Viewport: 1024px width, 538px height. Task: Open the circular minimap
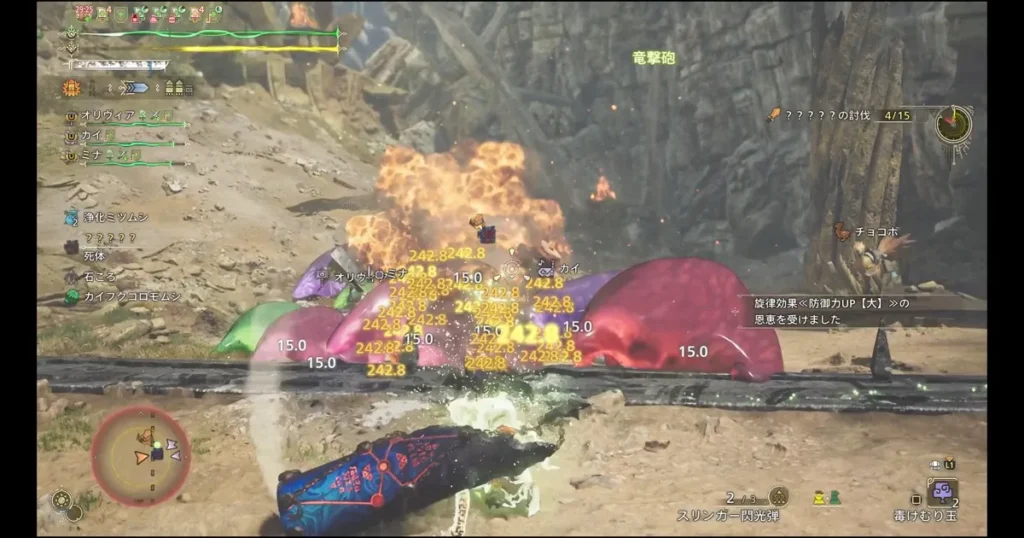[x=140, y=455]
